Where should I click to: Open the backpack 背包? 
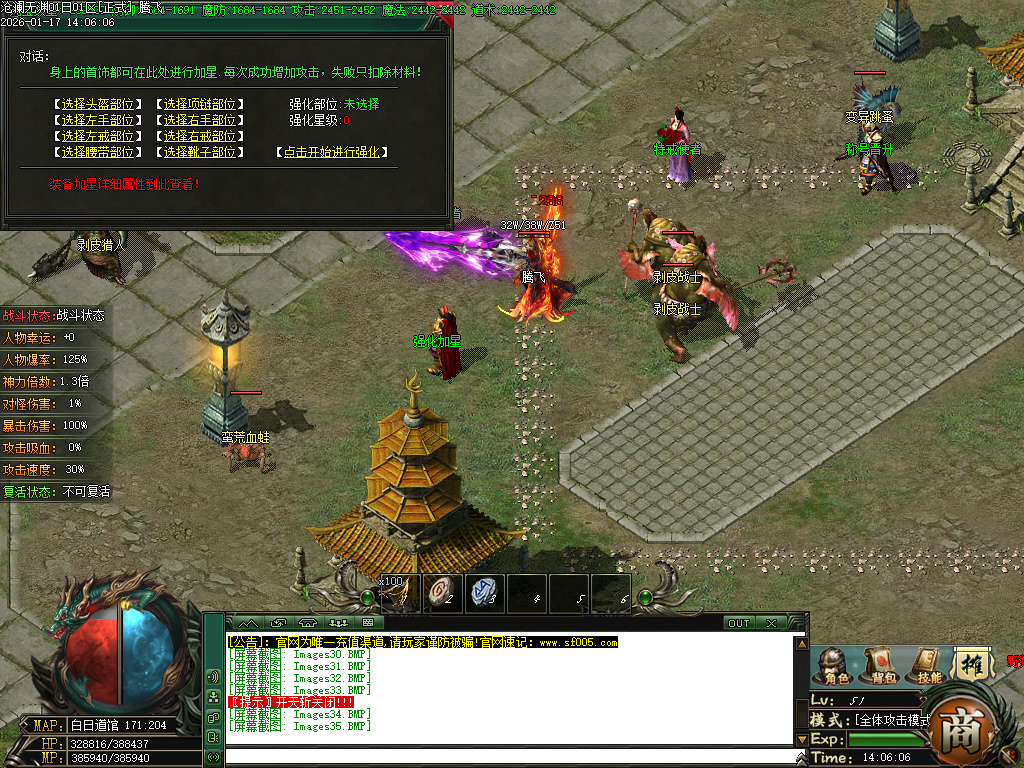[x=881, y=668]
